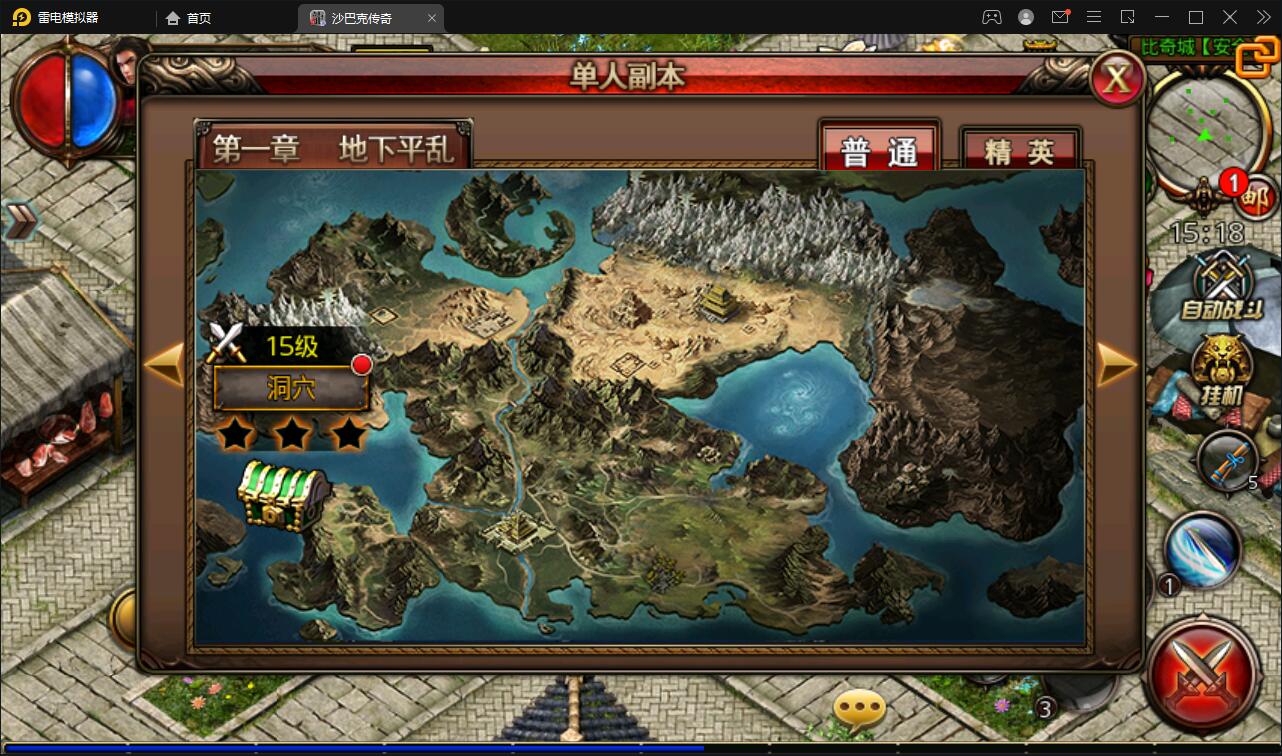Select the skill icon showing number 5
The width and height of the screenshot is (1282, 756).
click(x=1228, y=463)
